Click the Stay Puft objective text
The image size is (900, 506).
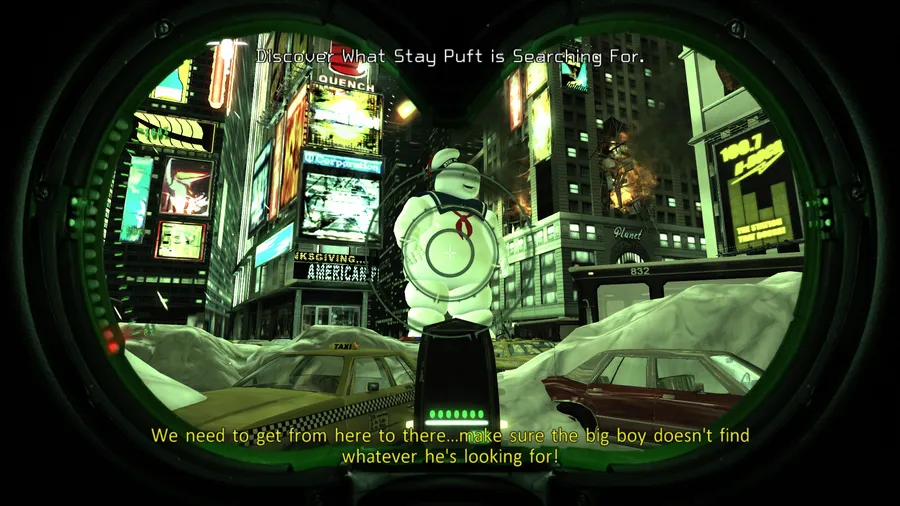450,57
